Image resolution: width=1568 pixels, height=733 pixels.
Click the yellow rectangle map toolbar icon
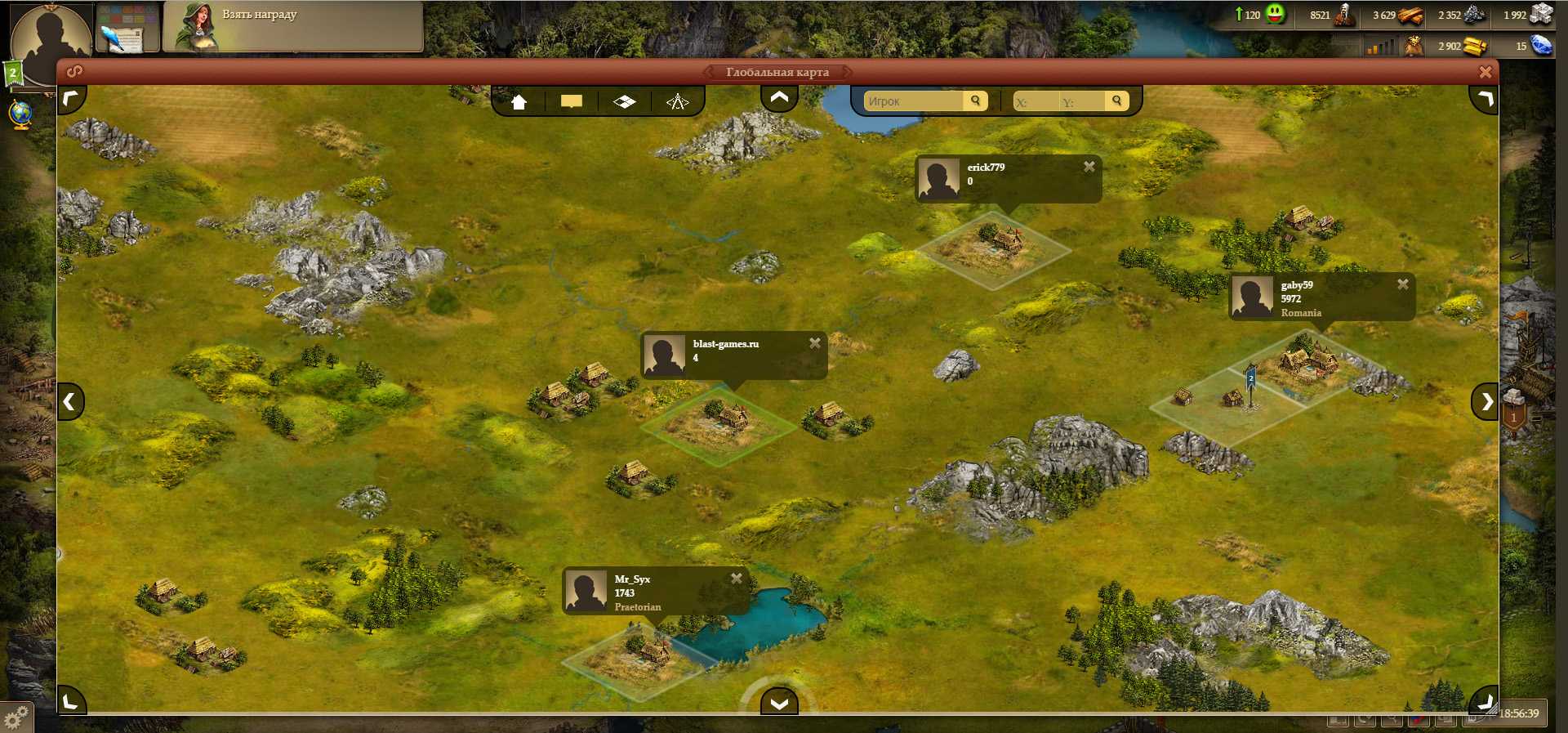[x=572, y=102]
